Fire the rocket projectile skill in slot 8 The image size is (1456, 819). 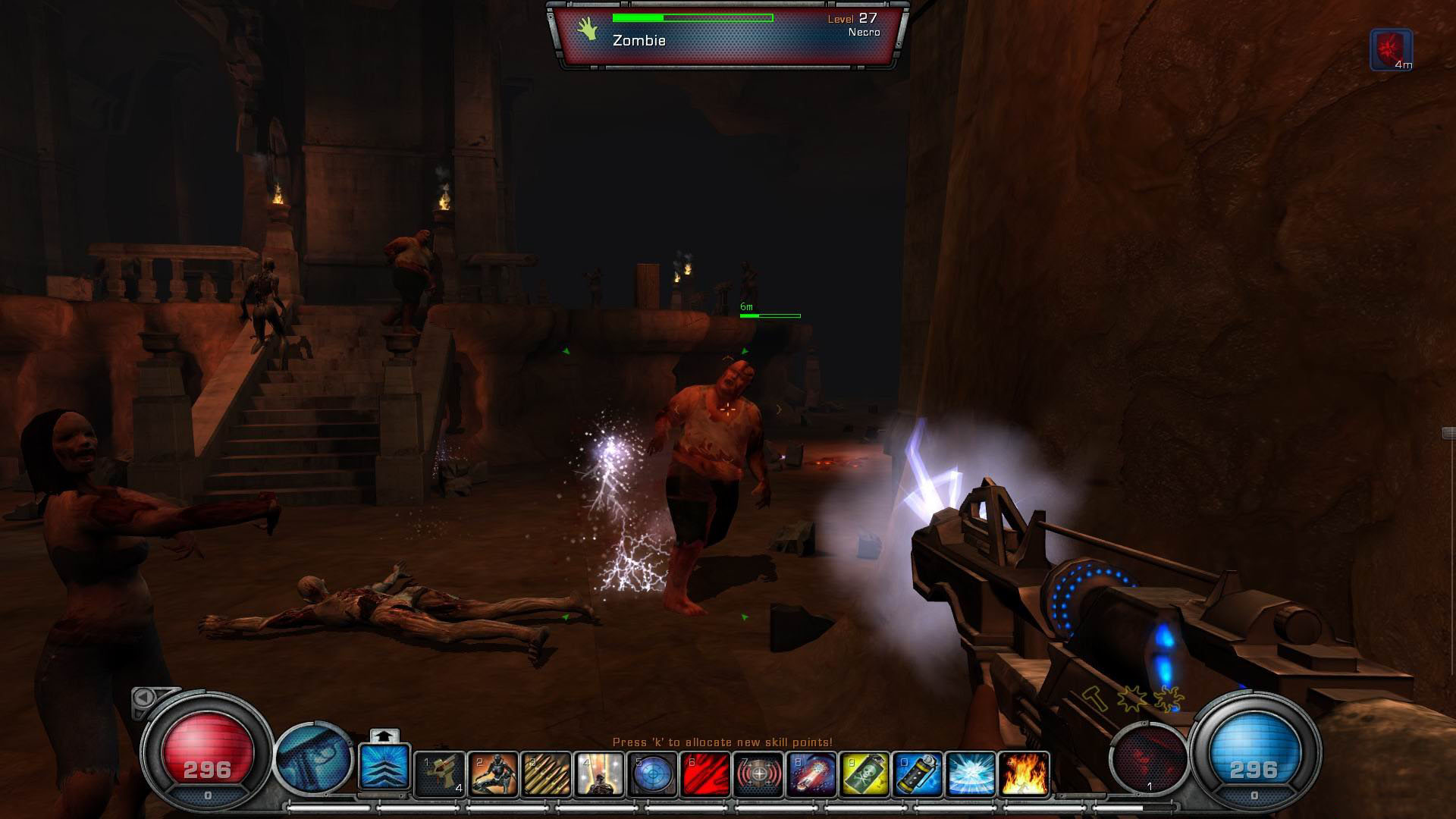[x=810, y=773]
